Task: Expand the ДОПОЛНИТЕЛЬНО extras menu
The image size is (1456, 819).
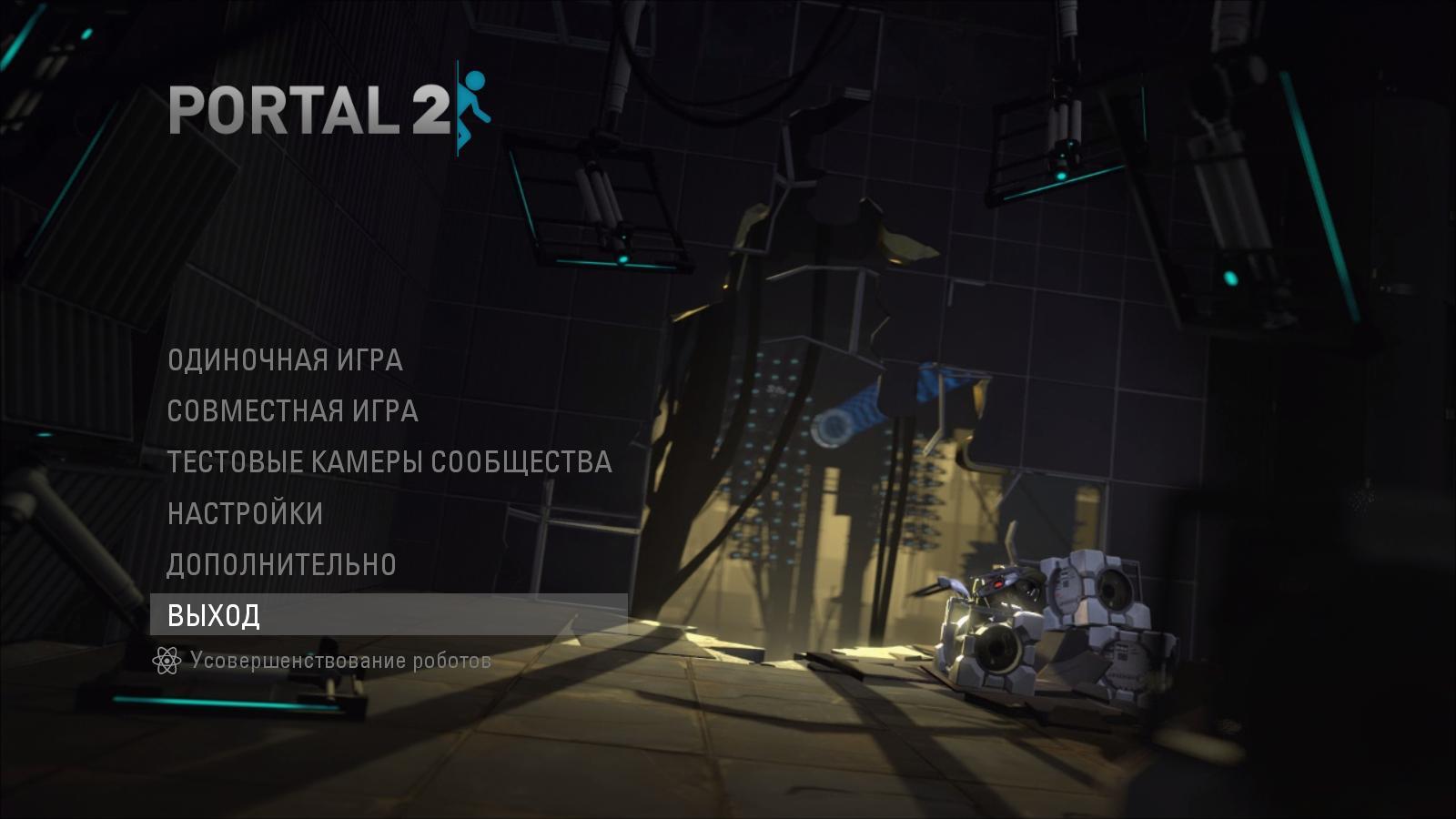Action: 282,563
